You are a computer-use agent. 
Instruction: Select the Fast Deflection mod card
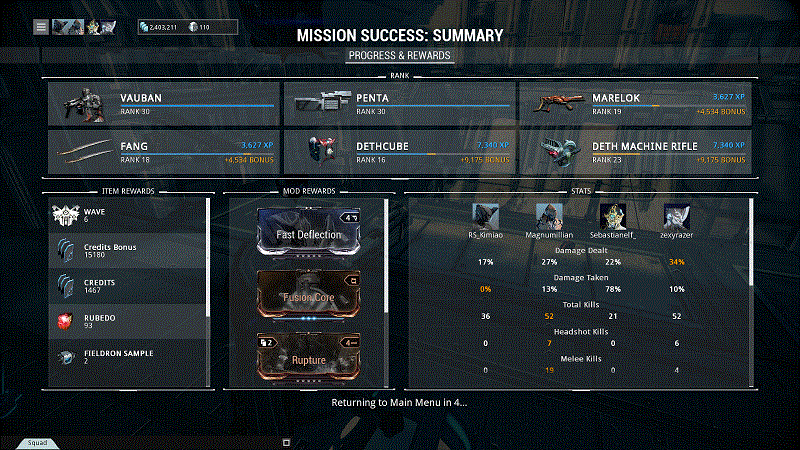click(309, 233)
